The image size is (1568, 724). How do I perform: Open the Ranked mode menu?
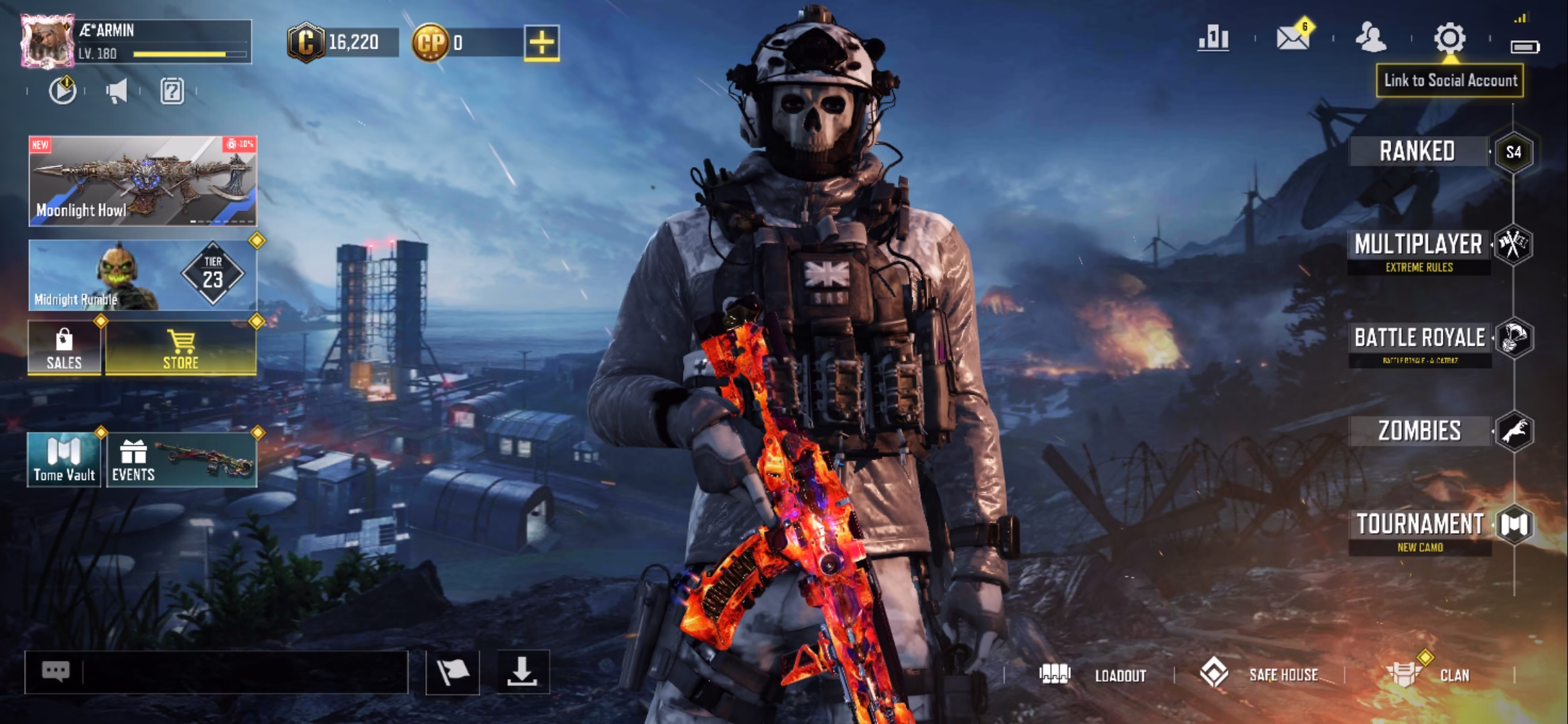[1417, 152]
